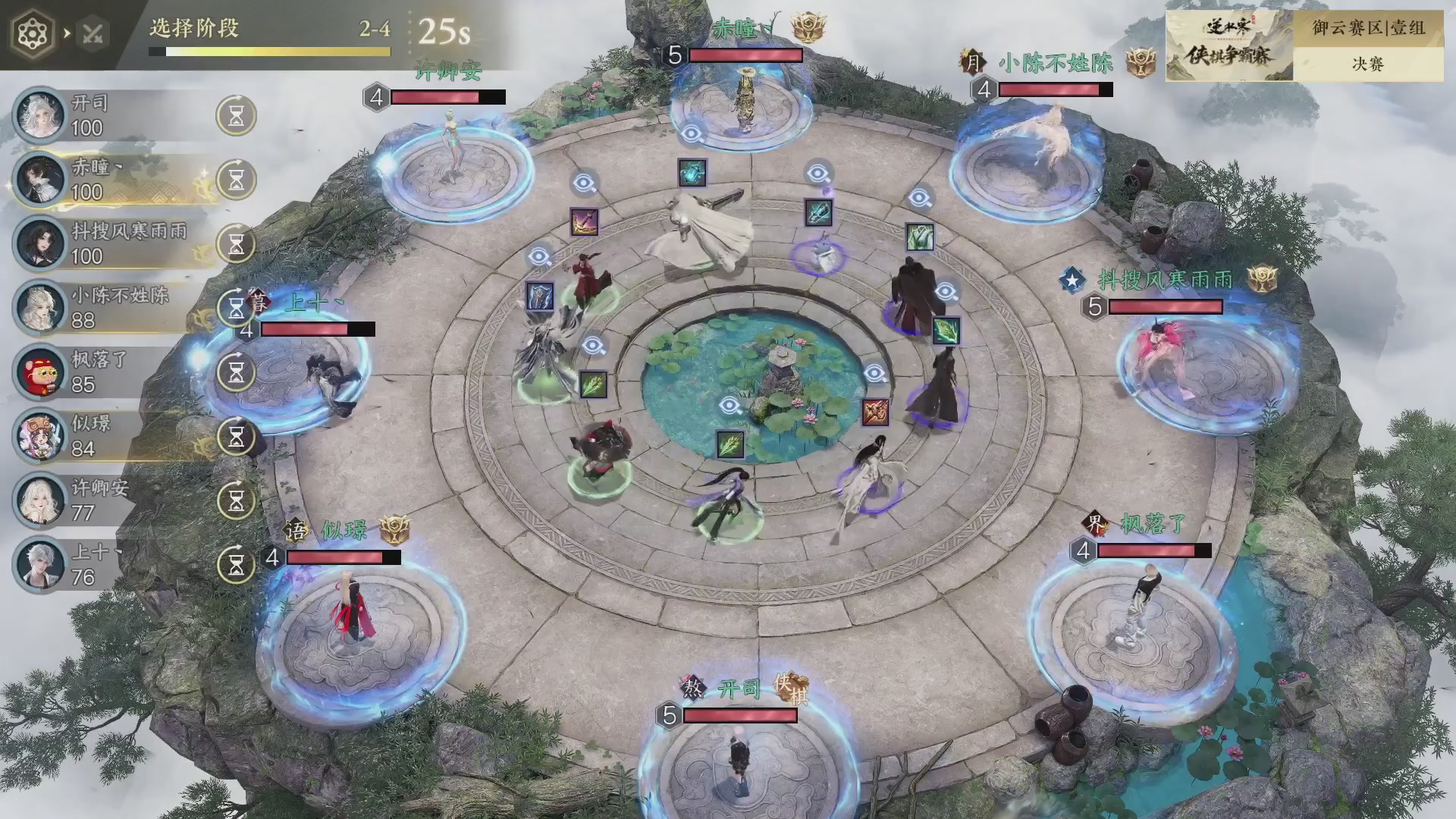This screenshot has height=819, width=1456.
Task: Click the crossed swords battle icon
Action: 94,33
